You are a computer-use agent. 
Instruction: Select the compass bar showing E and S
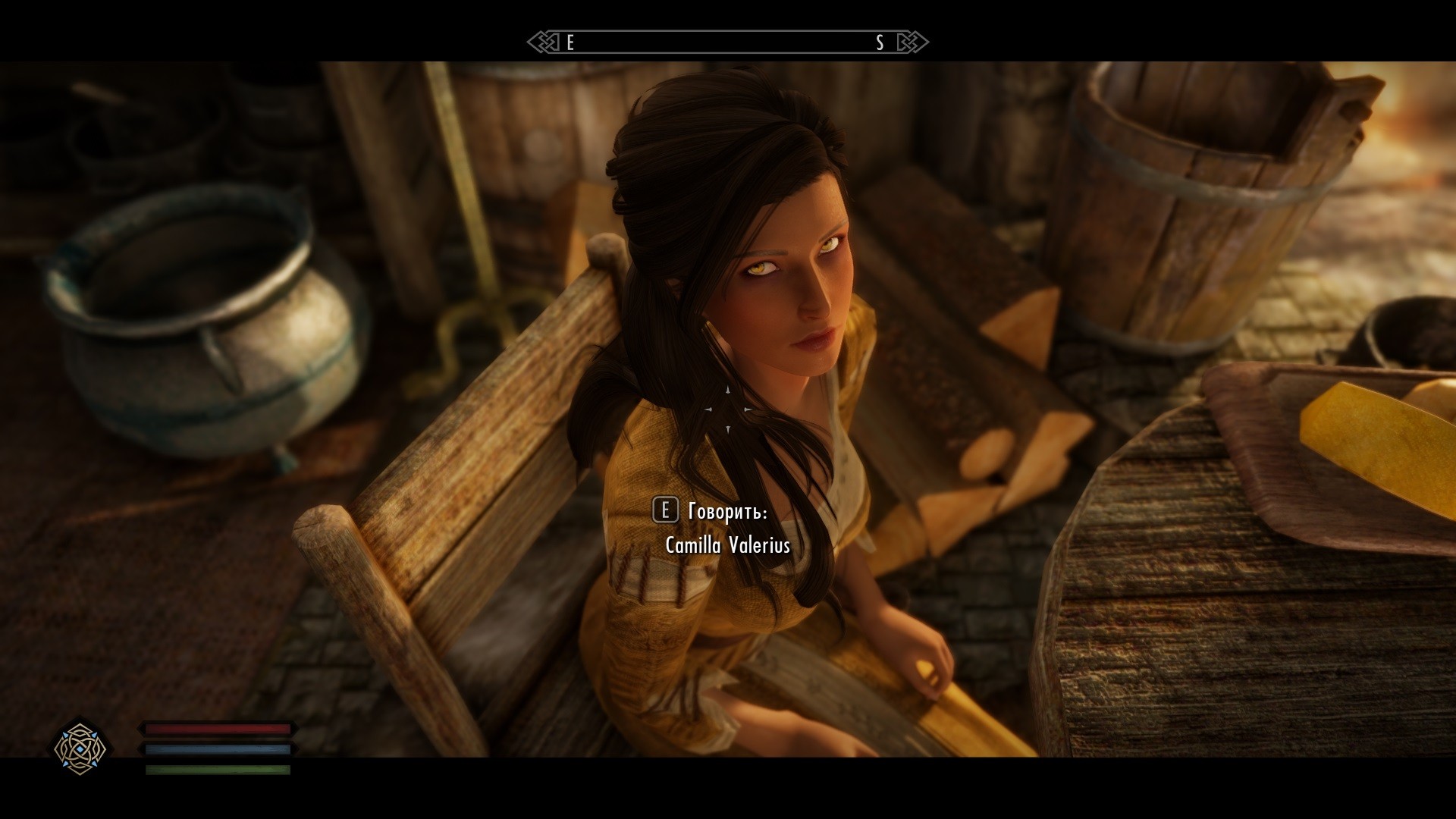point(727,42)
